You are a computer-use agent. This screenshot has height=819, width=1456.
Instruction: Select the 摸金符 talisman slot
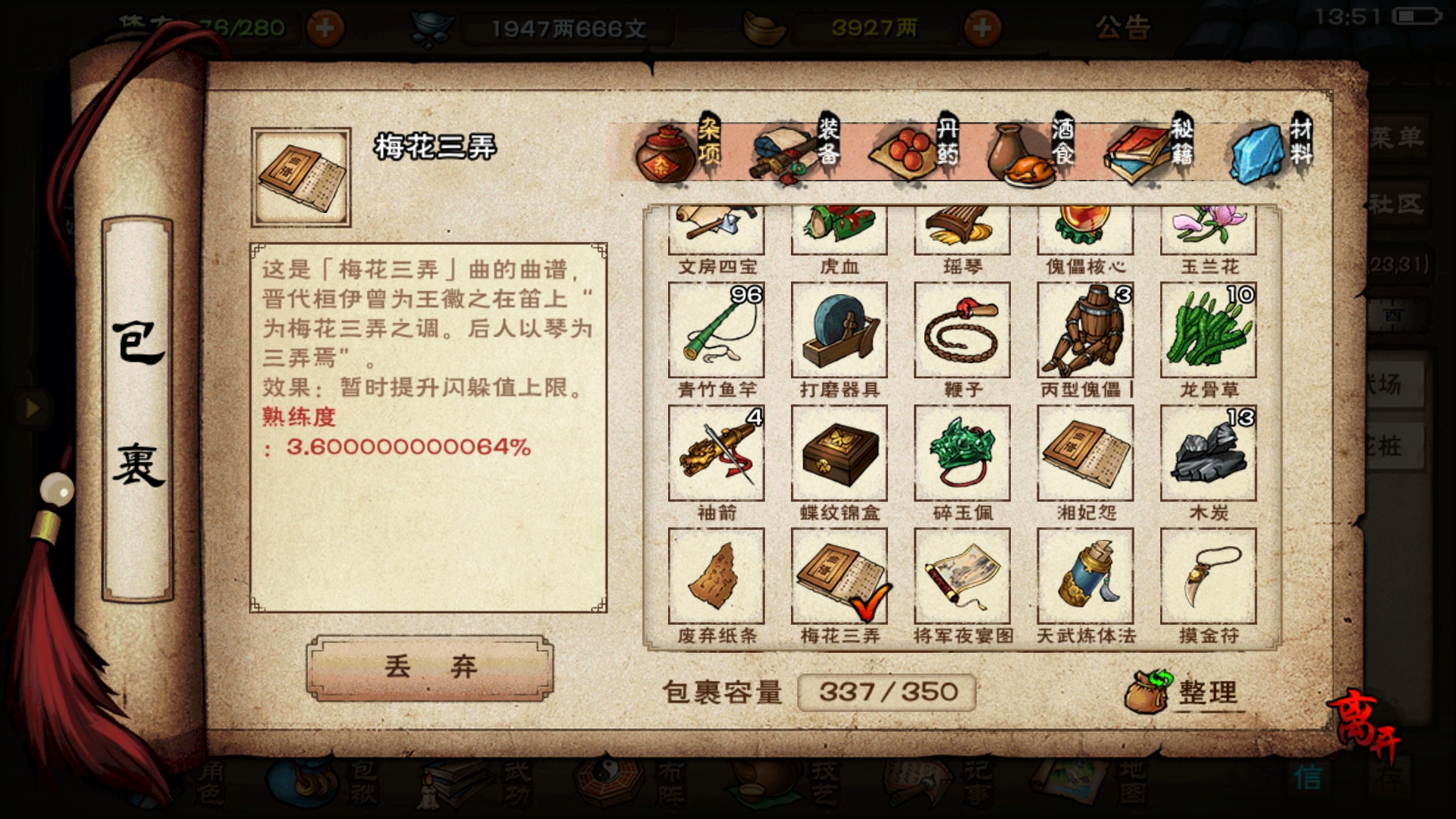tap(1208, 576)
